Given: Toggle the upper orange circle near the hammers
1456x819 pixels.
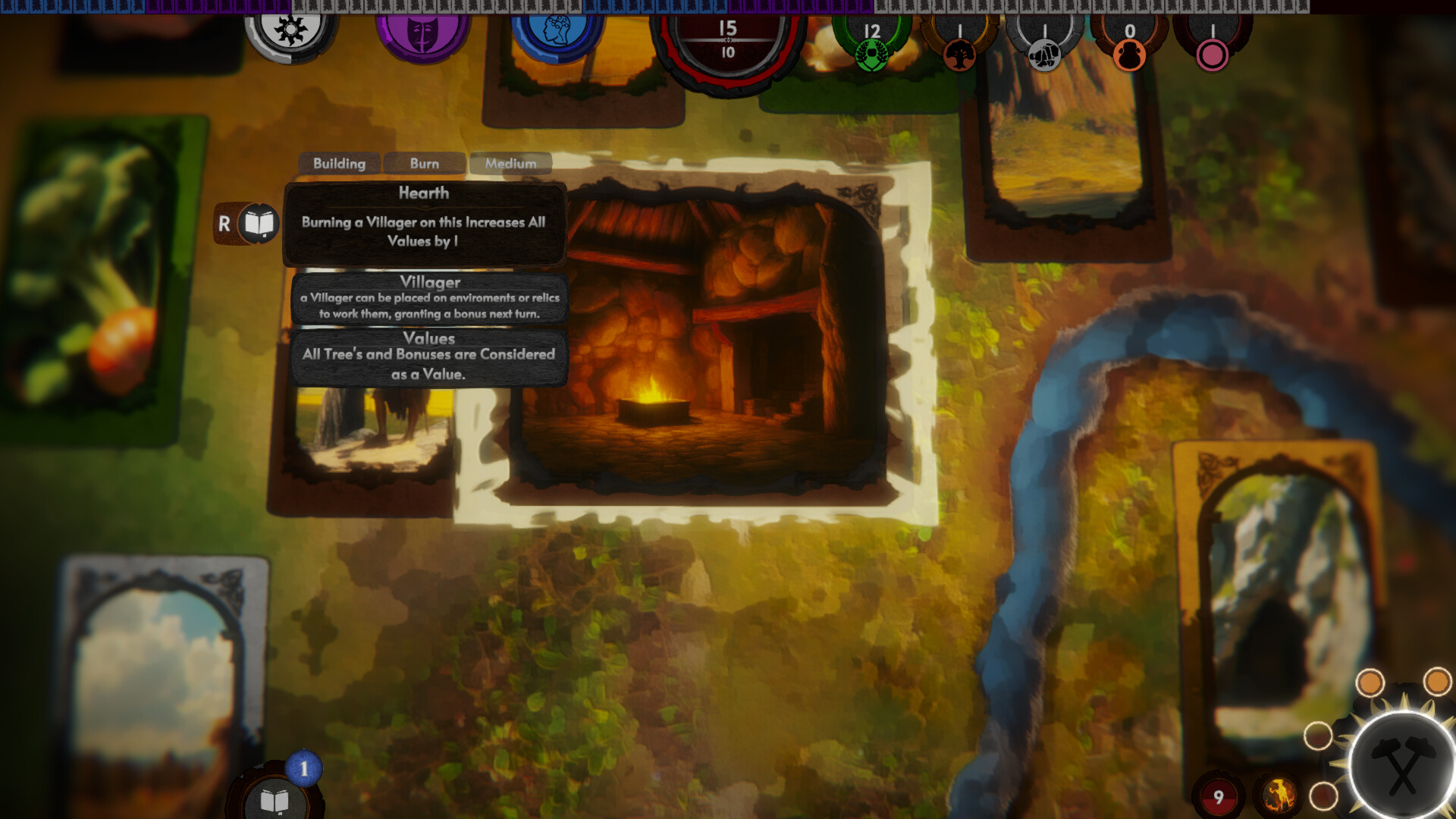Looking at the screenshot, I should pyautogui.click(x=1370, y=682).
